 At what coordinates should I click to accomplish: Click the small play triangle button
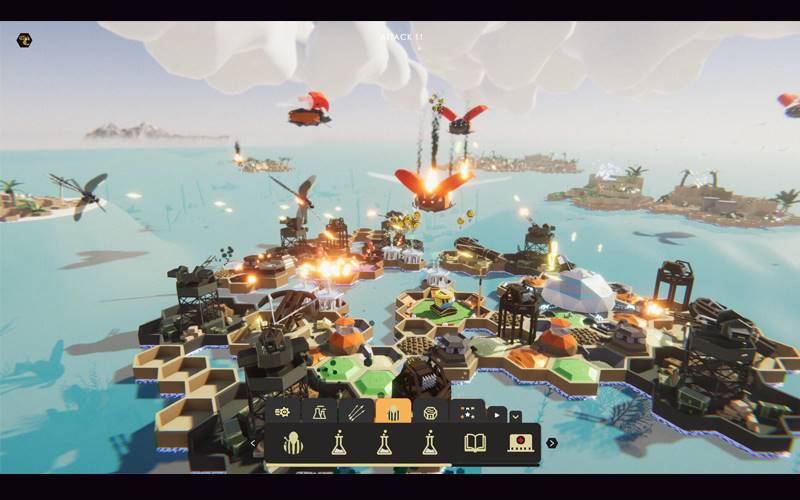(x=497, y=415)
